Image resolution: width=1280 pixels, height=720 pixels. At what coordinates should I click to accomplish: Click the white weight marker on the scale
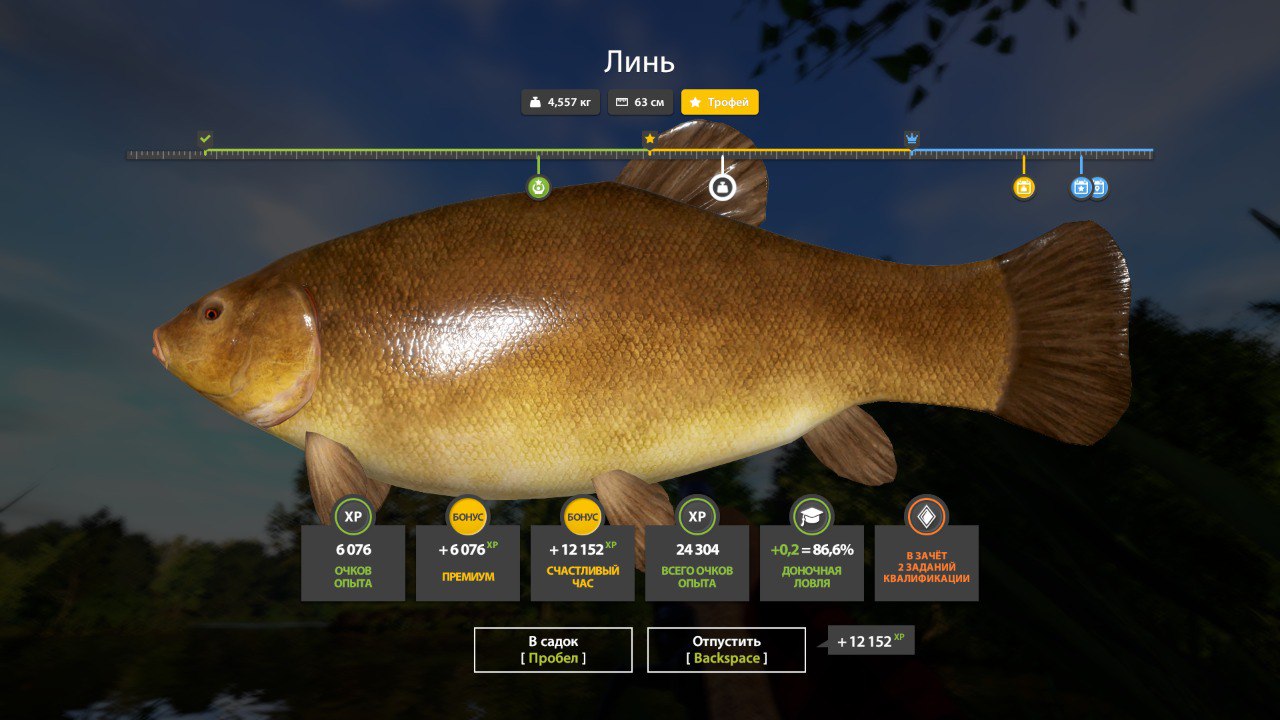(722, 187)
